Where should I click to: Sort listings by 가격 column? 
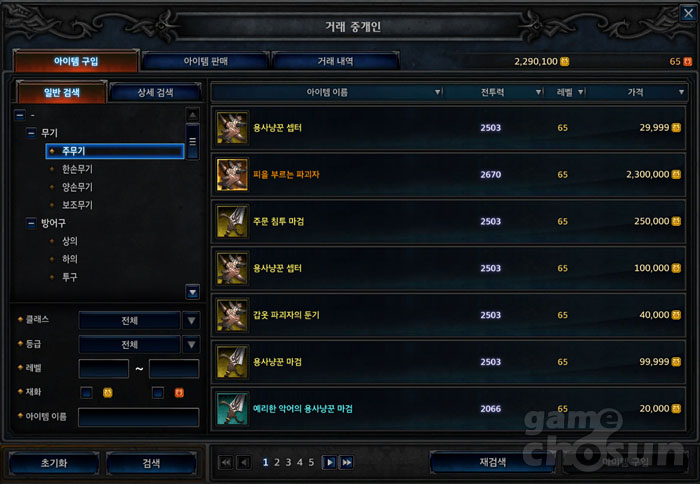[x=636, y=92]
